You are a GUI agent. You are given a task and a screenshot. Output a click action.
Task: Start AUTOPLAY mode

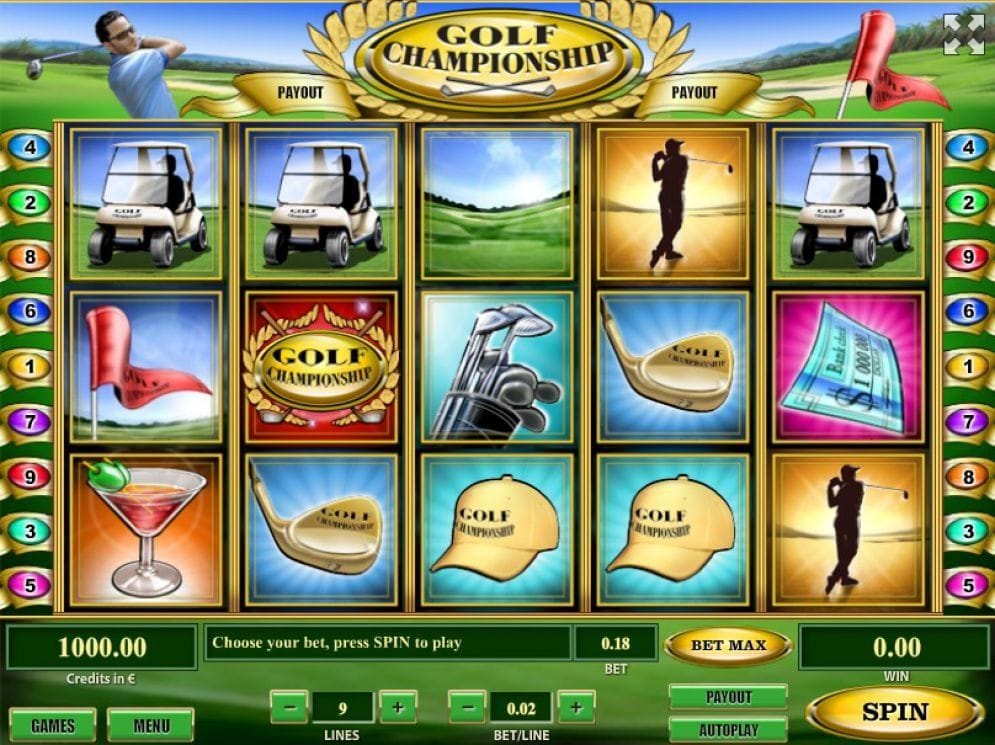(728, 730)
